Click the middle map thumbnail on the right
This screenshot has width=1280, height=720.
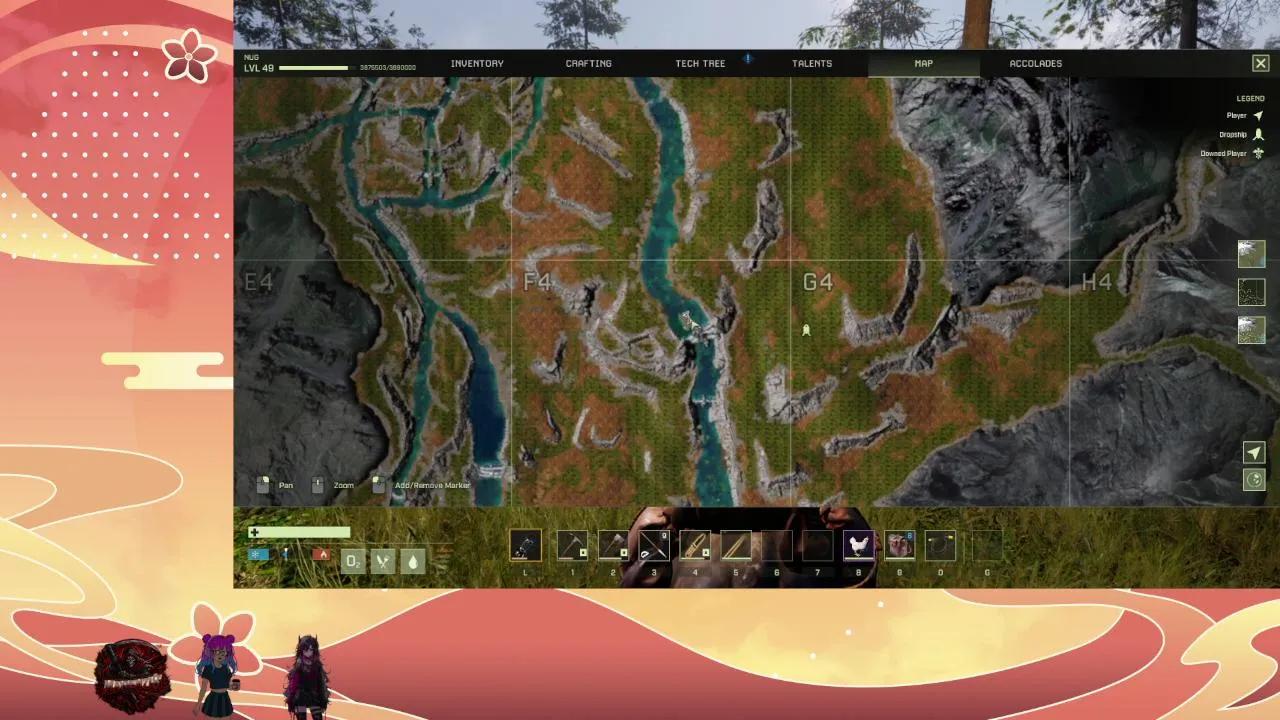click(1251, 292)
